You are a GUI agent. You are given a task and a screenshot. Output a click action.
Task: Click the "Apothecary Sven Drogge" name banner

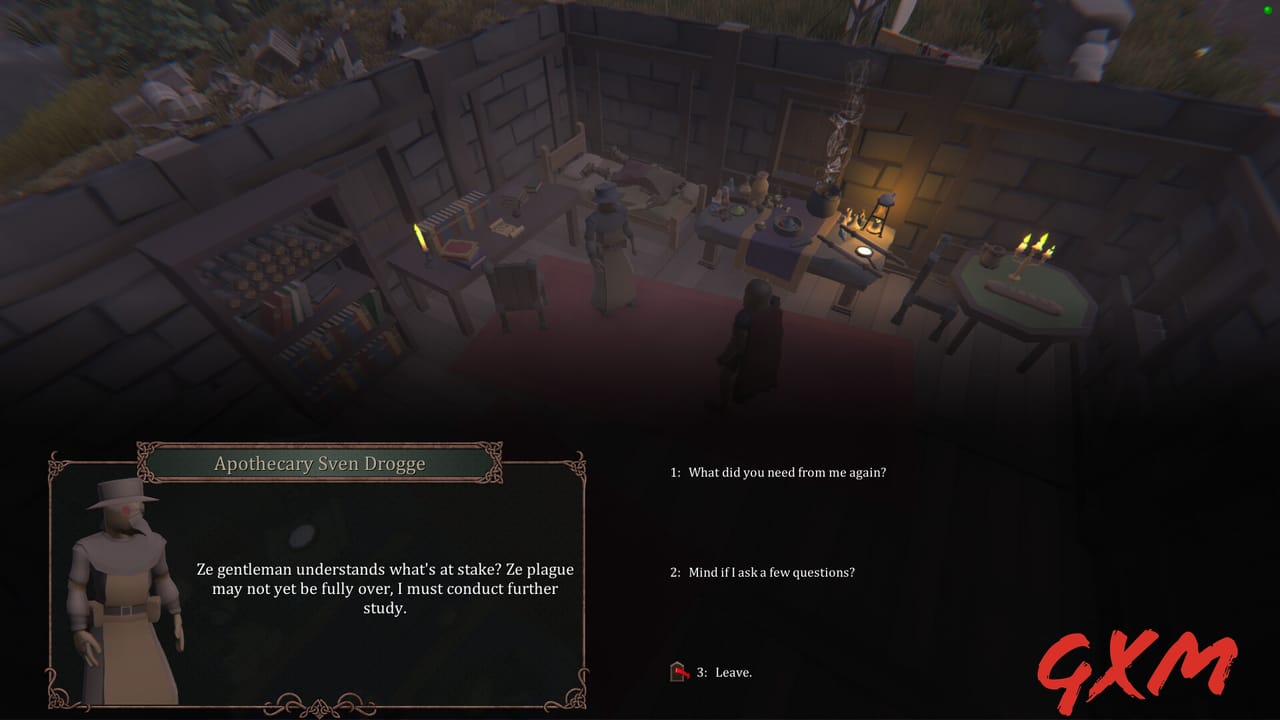(x=318, y=463)
